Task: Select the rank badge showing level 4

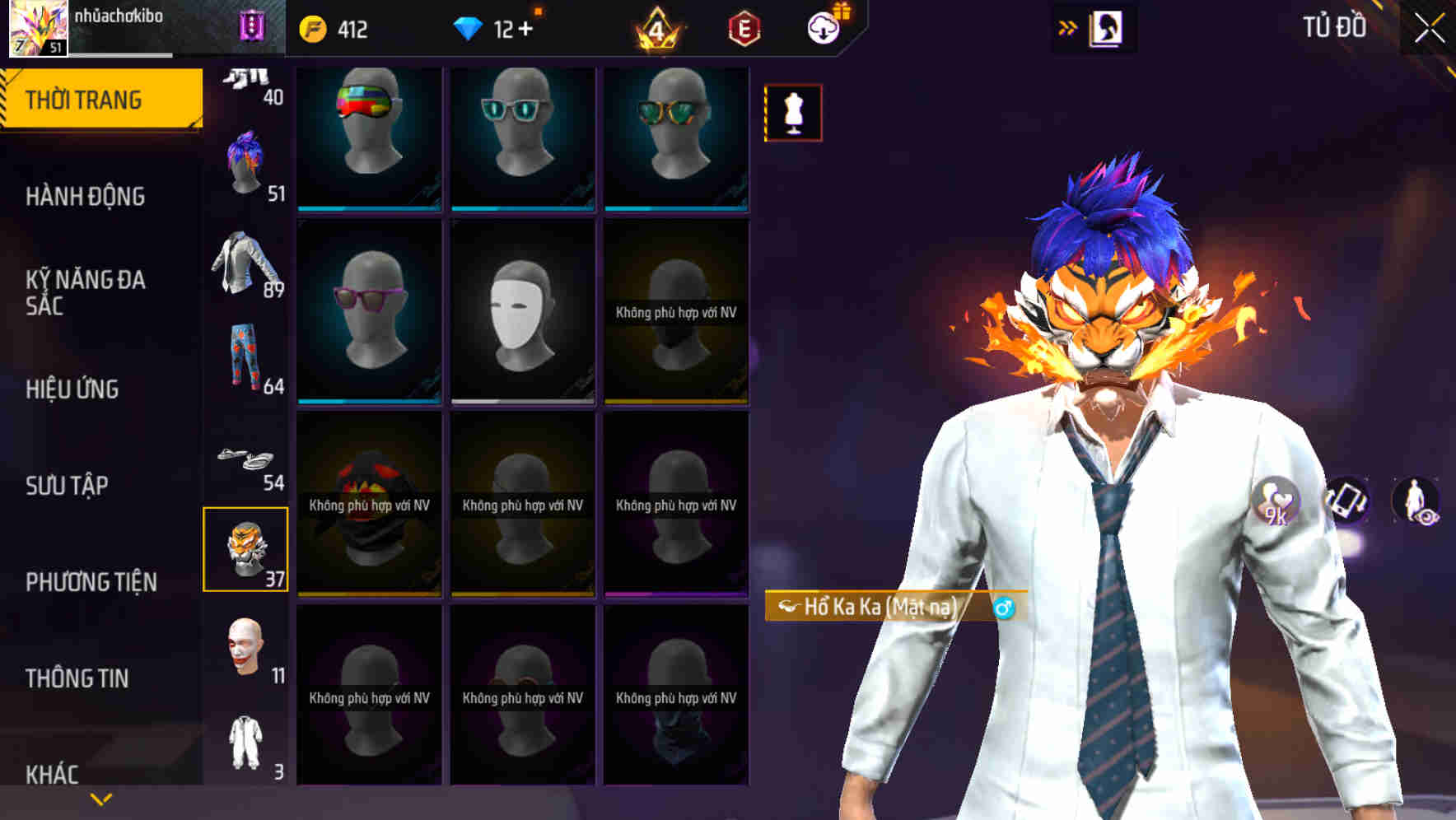Action: 655,27
